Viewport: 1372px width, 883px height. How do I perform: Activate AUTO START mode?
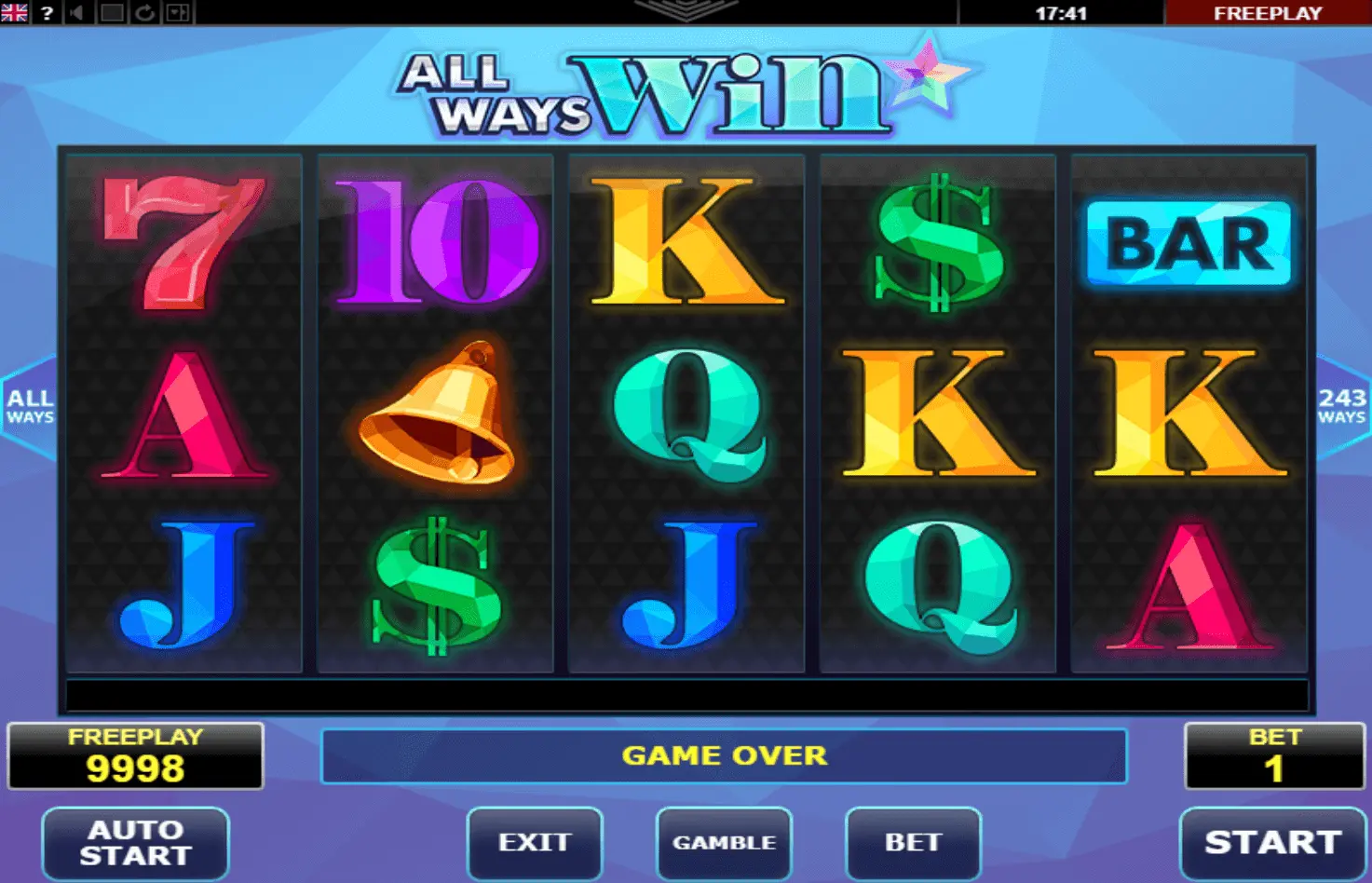[136, 842]
